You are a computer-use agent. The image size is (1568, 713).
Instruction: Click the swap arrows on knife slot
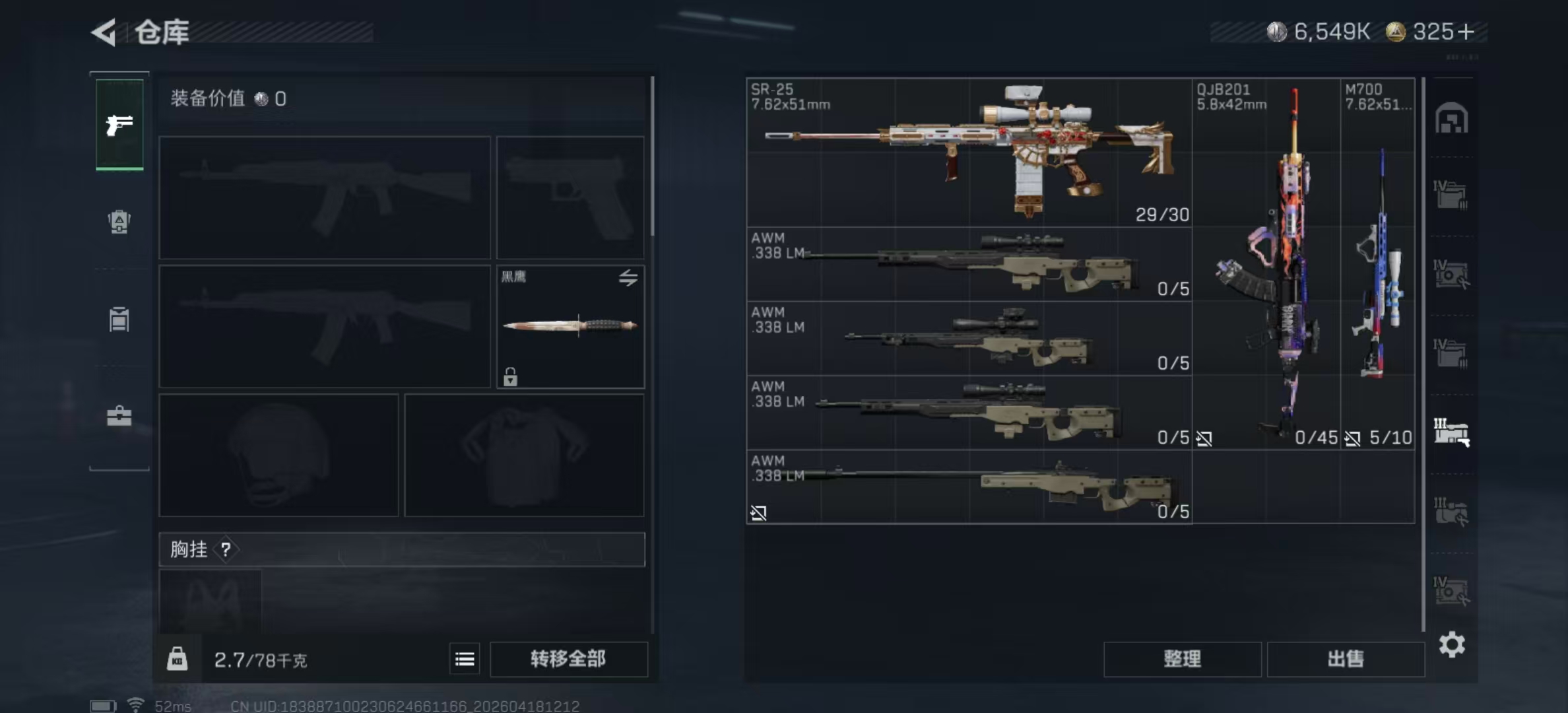click(x=628, y=278)
